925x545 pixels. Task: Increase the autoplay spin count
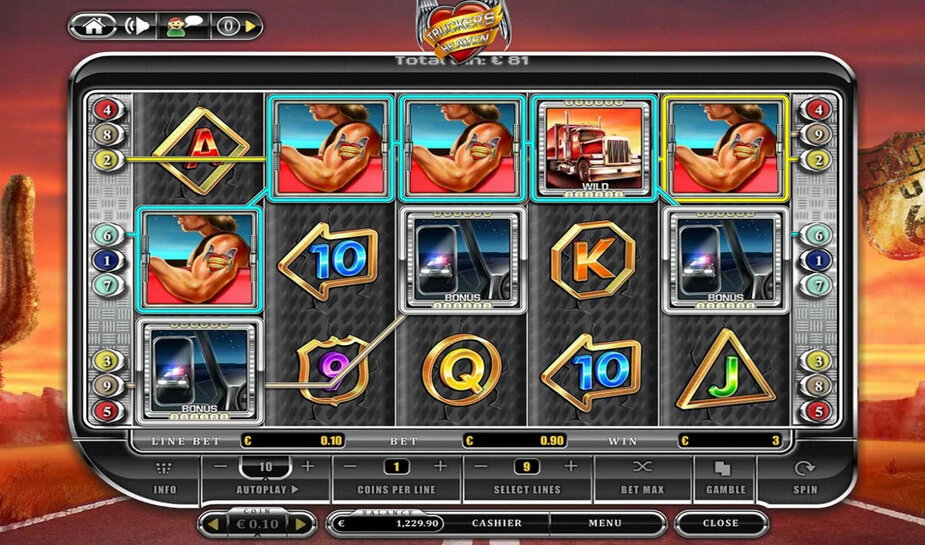pyautogui.click(x=307, y=467)
